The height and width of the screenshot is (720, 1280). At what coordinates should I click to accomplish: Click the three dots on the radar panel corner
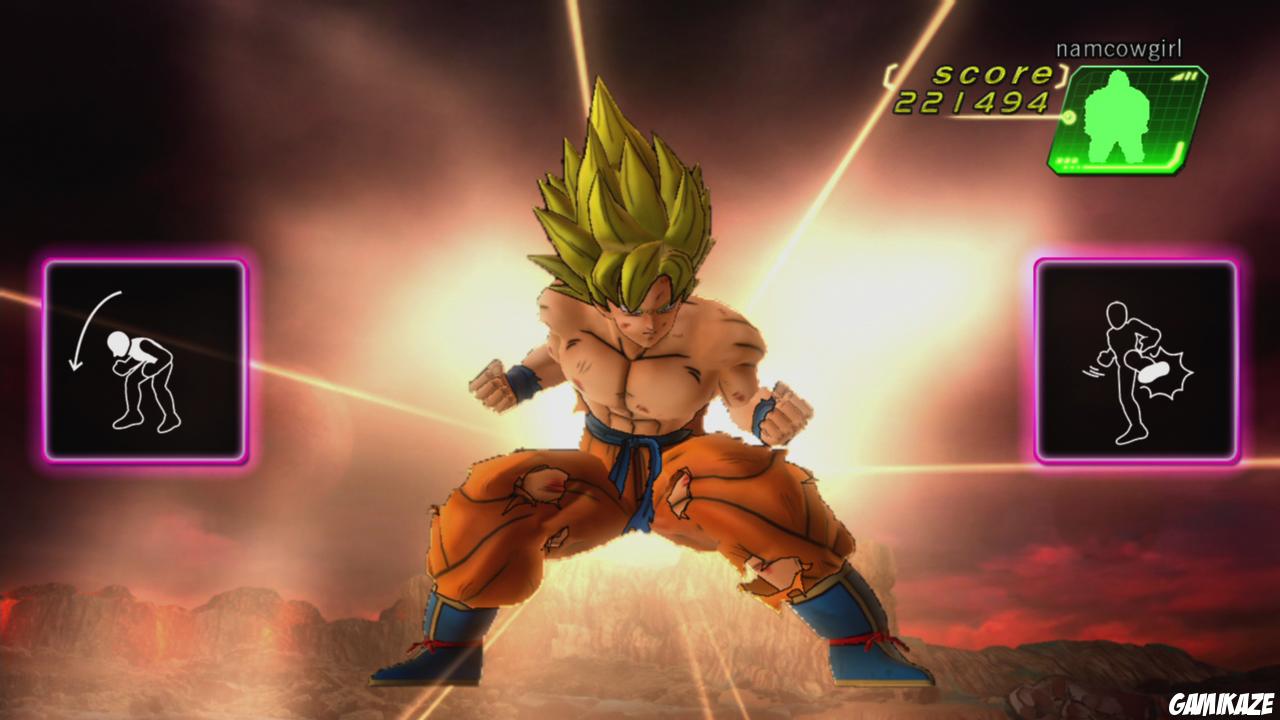pyautogui.click(x=1067, y=161)
